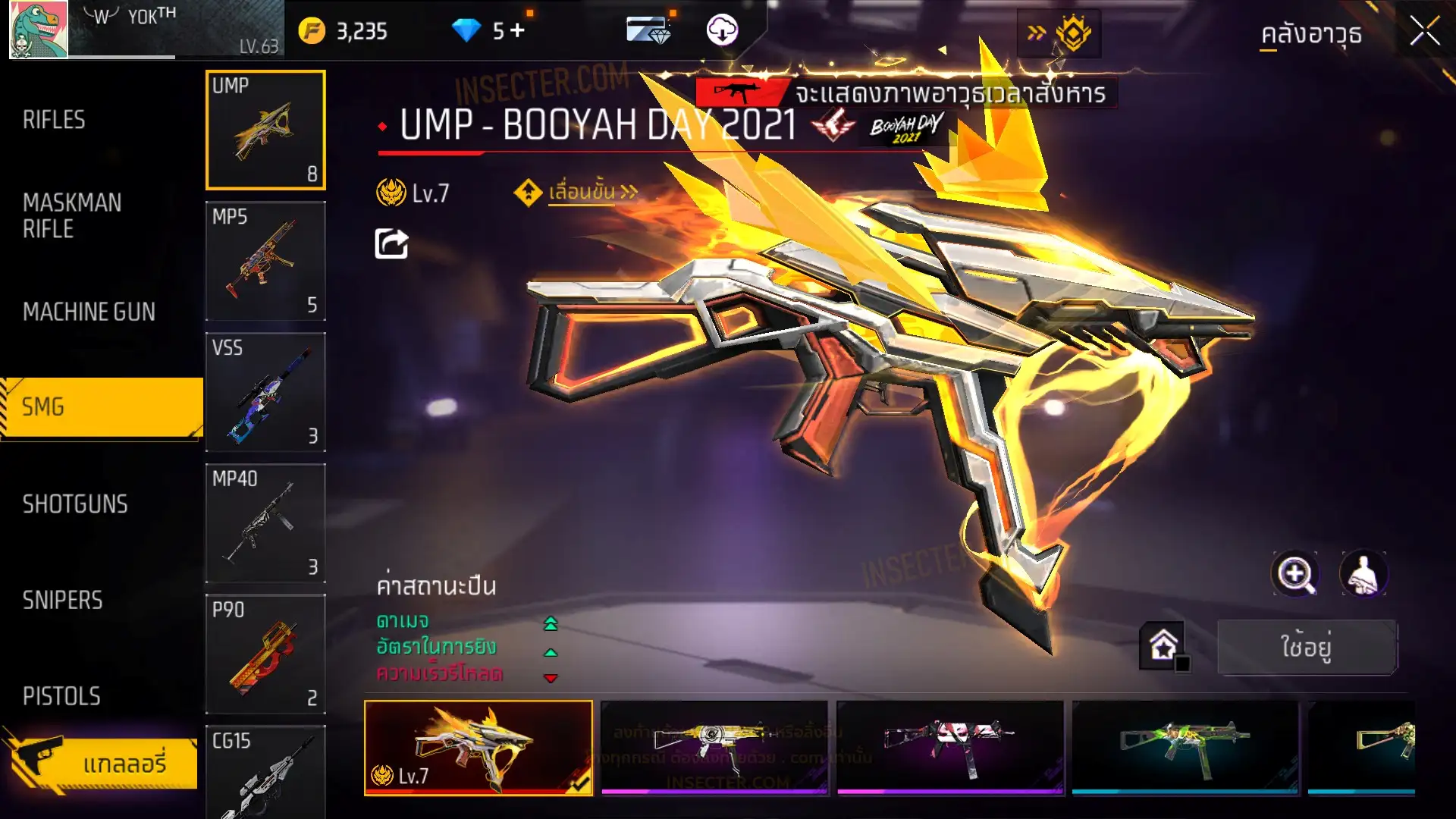Open the player profile dinosaur avatar

(38, 30)
